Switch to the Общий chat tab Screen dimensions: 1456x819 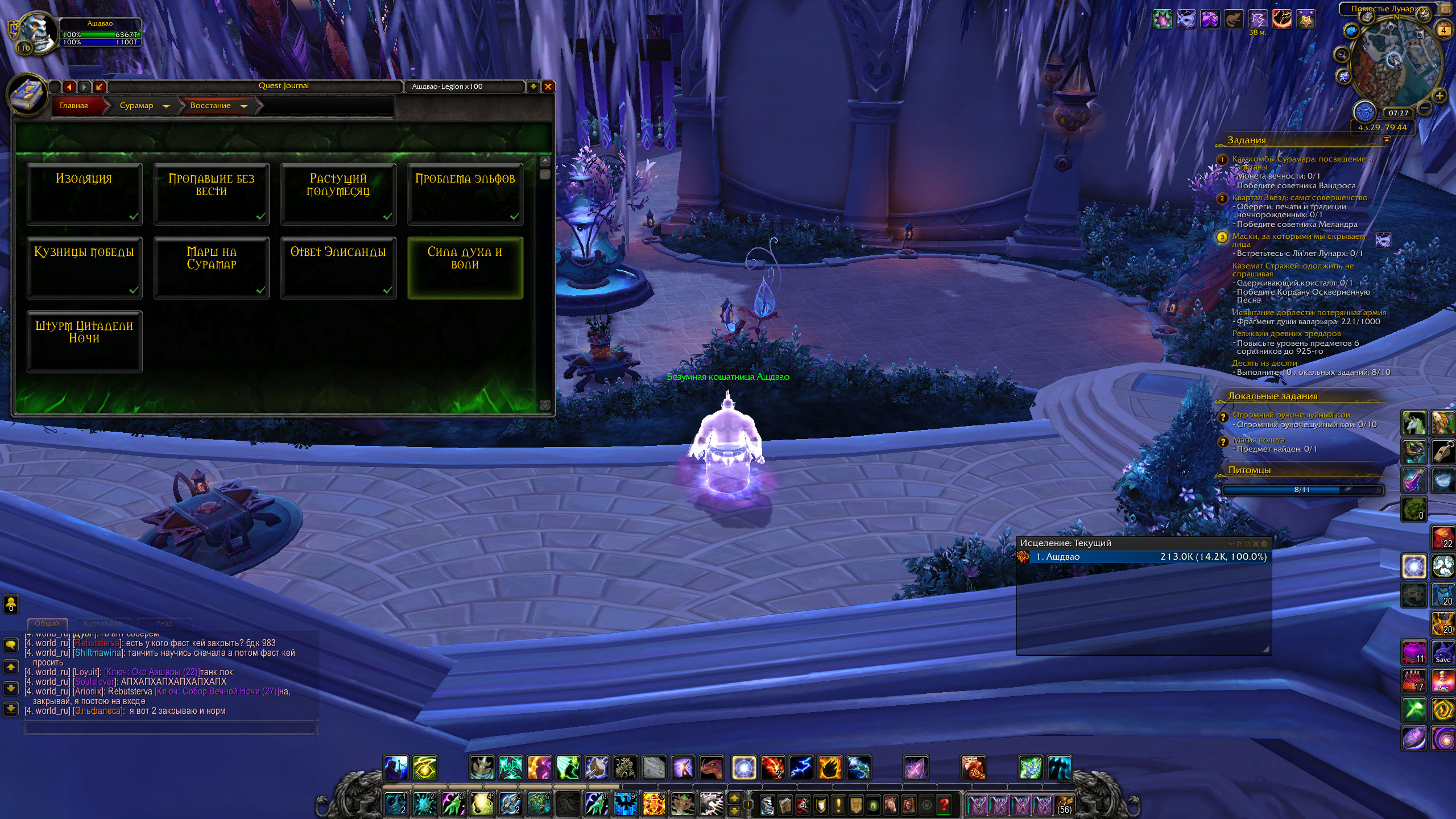[x=47, y=623]
